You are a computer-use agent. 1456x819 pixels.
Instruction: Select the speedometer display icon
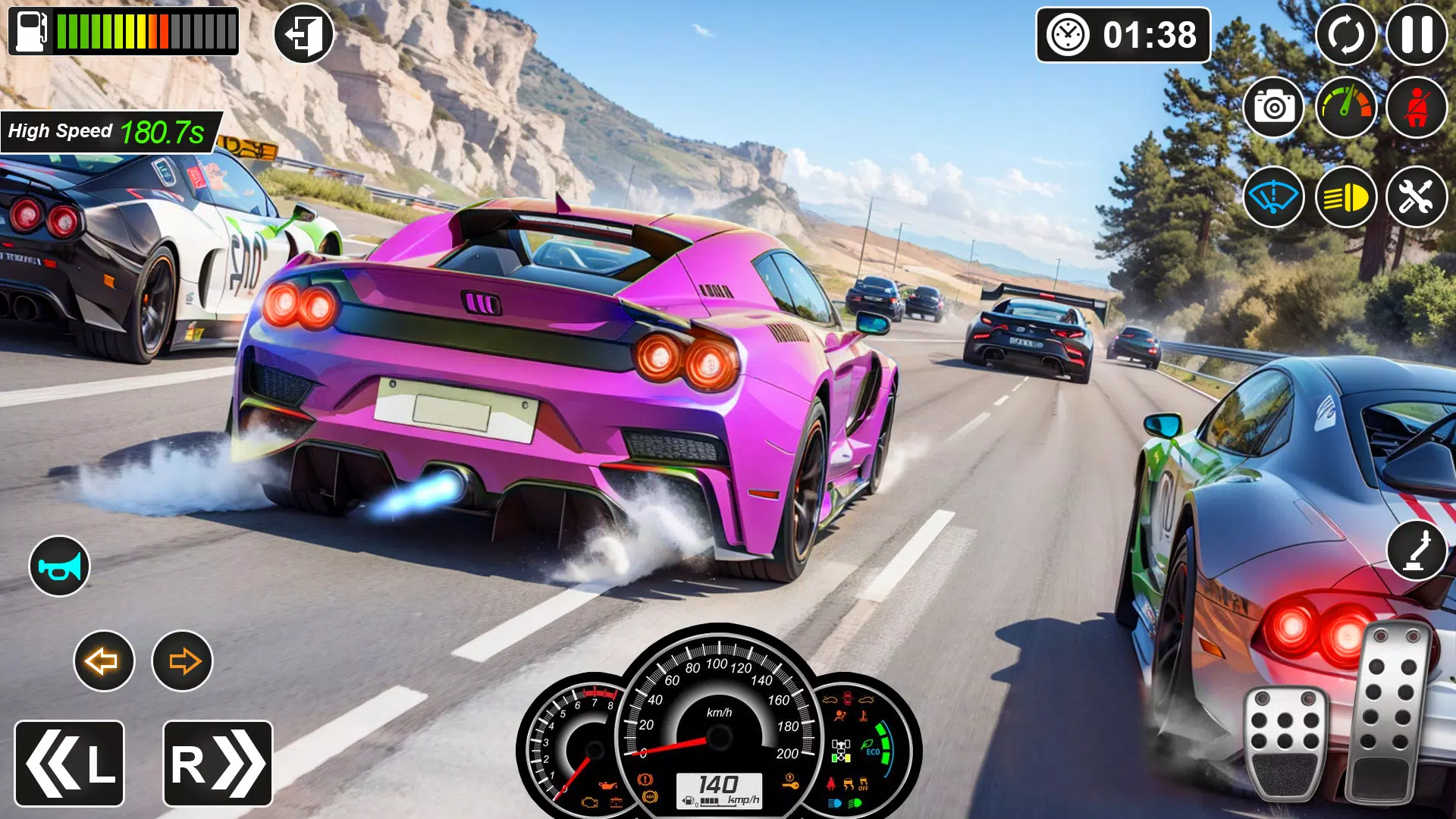click(1347, 108)
